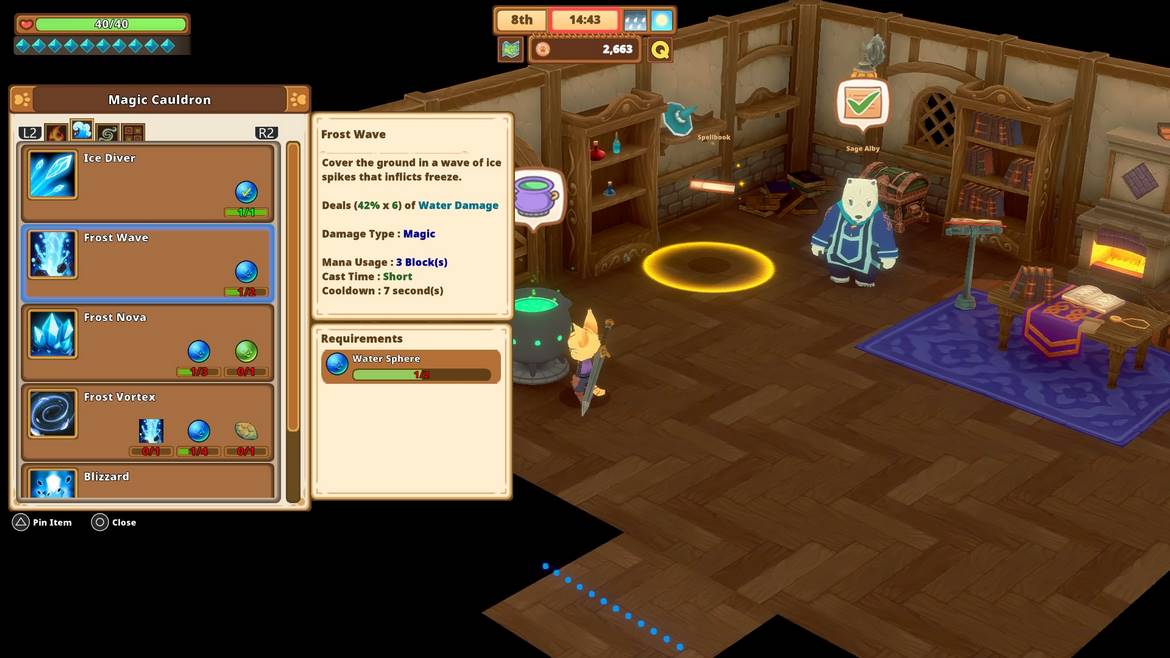The width and height of the screenshot is (1170, 658).
Task: Open the water wave spells tab
Action: [x=81, y=131]
